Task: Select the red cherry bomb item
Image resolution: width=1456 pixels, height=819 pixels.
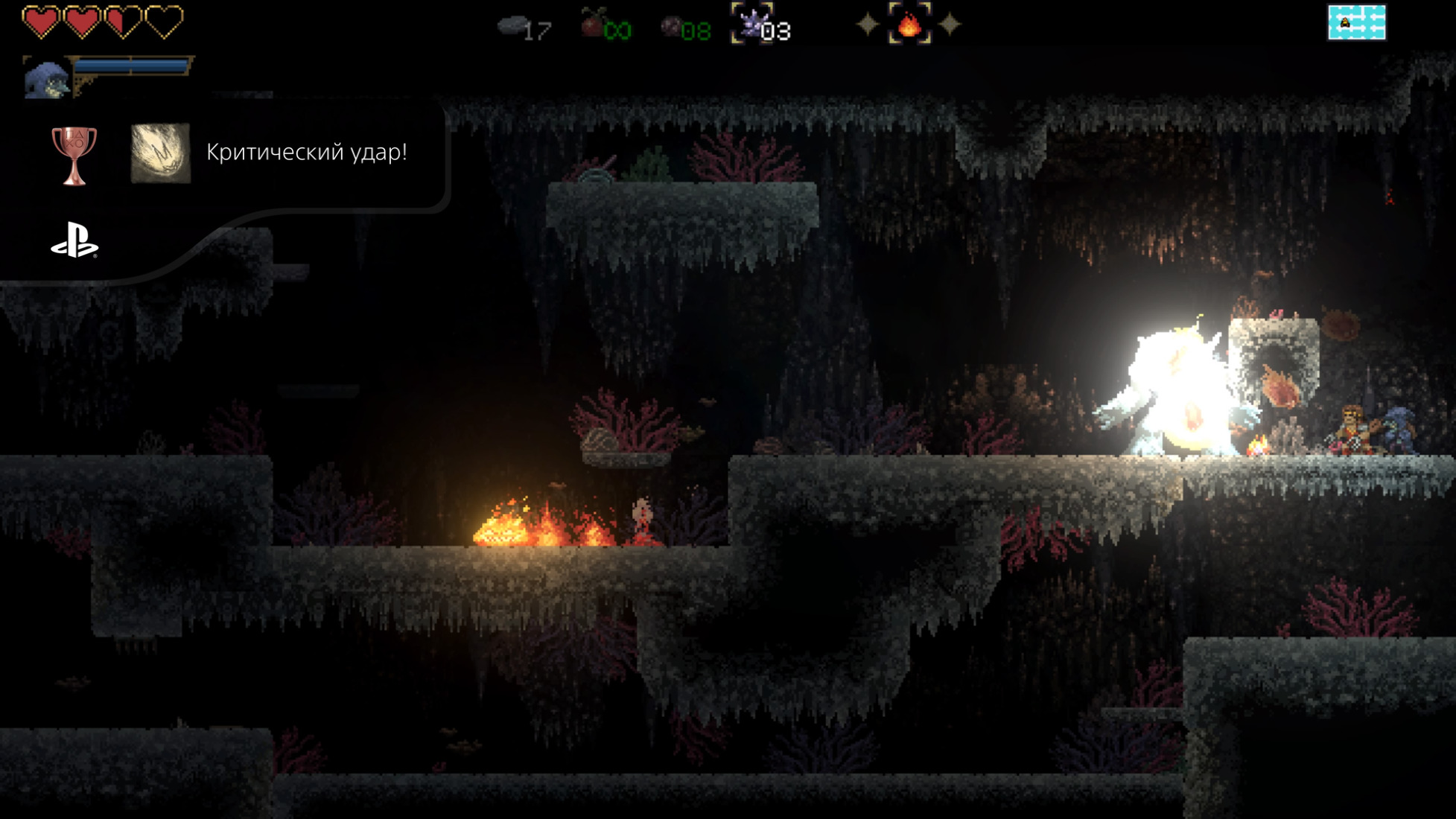Action: (592, 24)
